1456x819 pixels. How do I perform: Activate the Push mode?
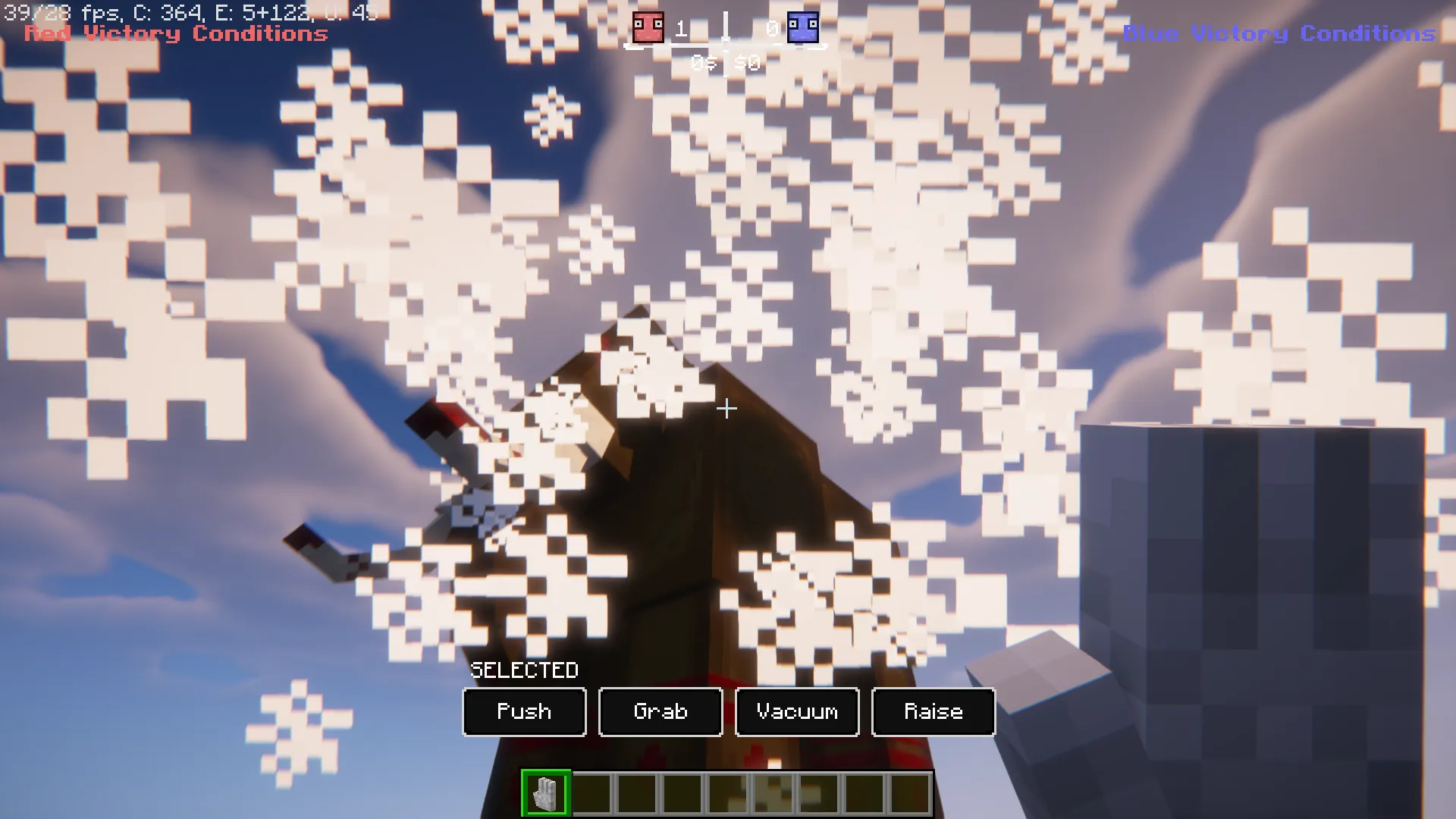[x=524, y=712]
